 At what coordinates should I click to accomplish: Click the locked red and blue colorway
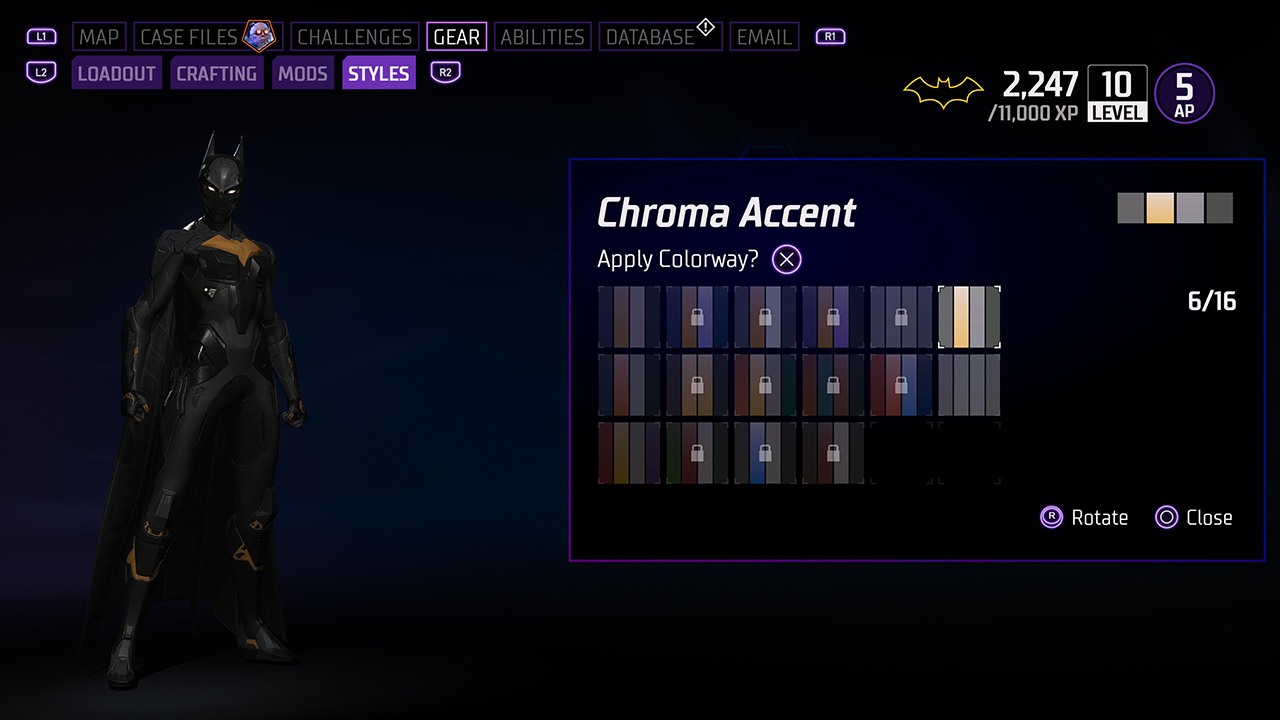[x=901, y=385]
